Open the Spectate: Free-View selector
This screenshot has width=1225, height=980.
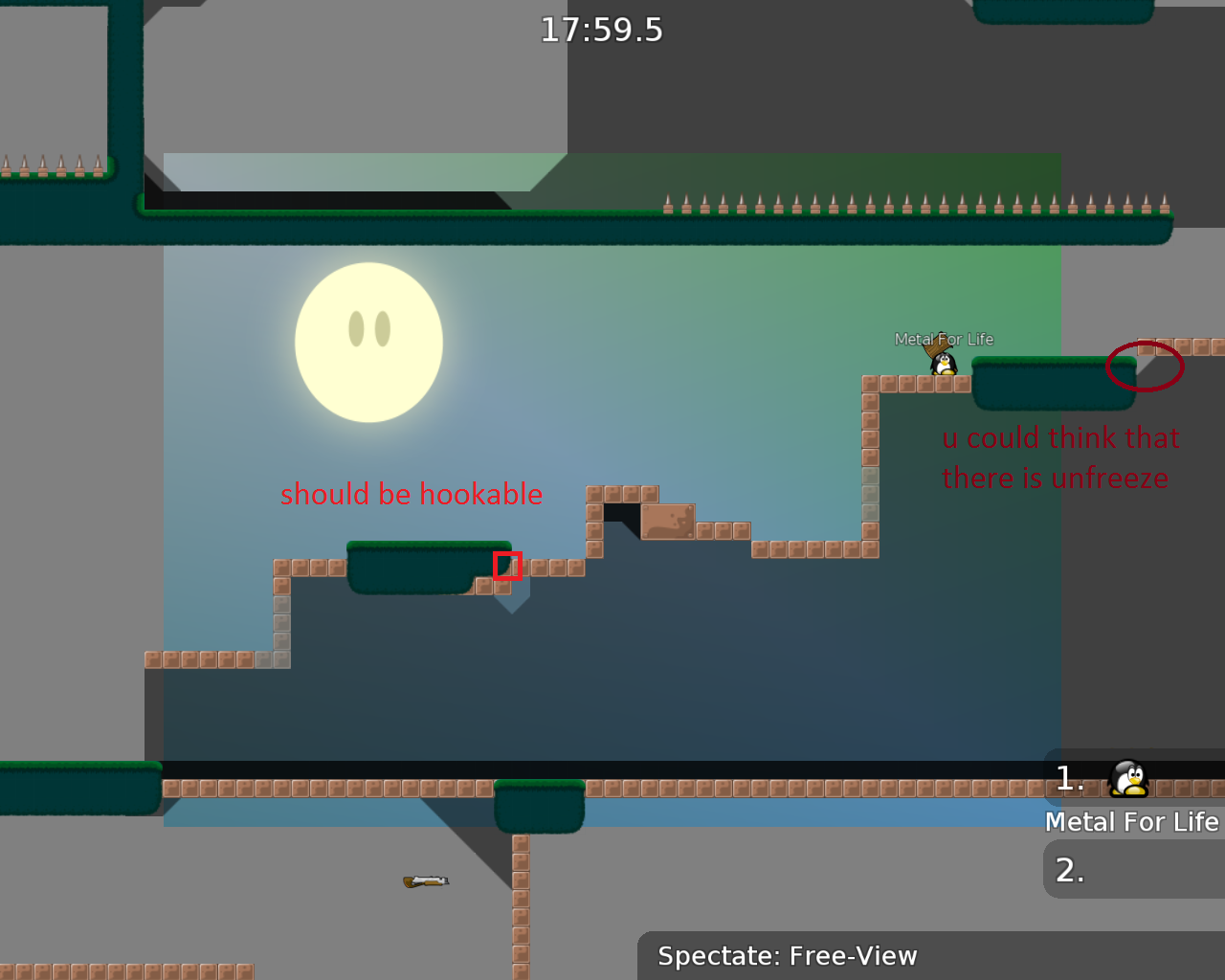coord(787,955)
